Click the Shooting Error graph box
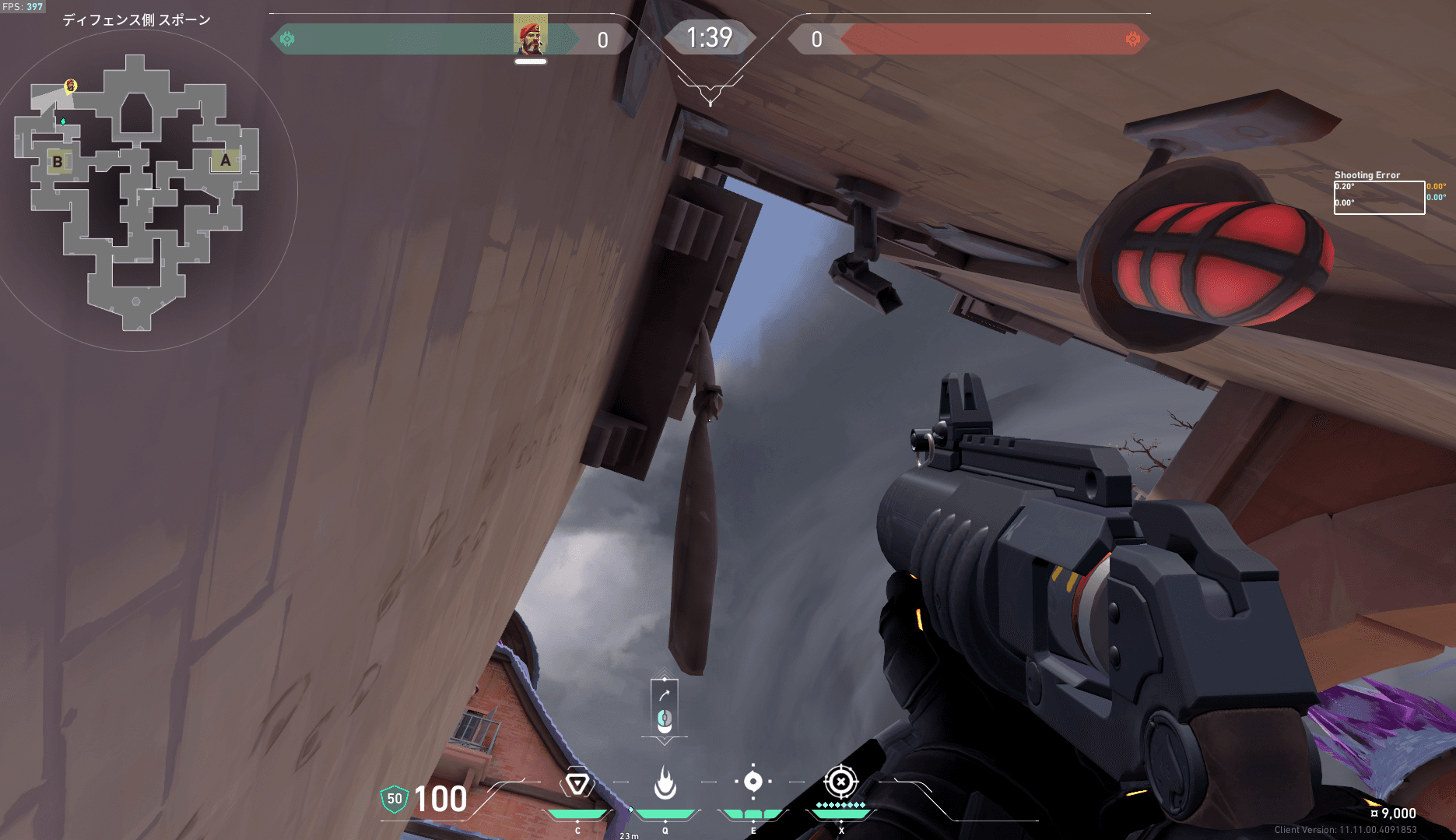The width and height of the screenshot is (1456, 840). [x=1379, y=198]
